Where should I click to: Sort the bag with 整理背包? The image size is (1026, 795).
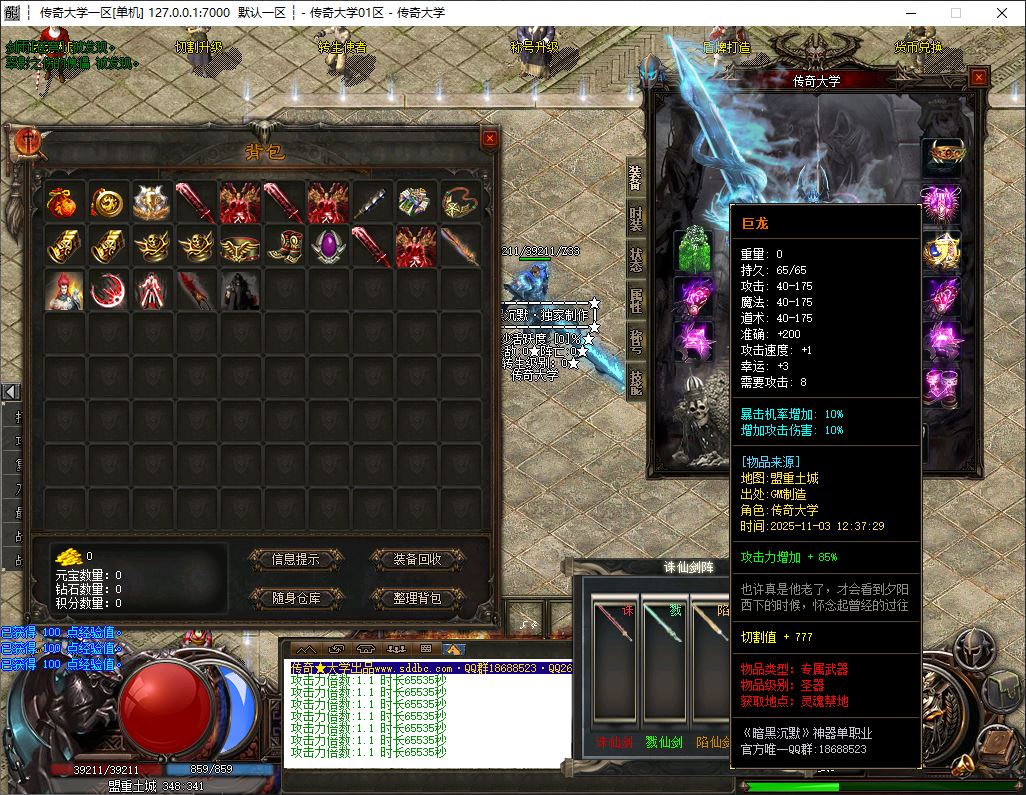pyautogui.click(x=418, y=598)
